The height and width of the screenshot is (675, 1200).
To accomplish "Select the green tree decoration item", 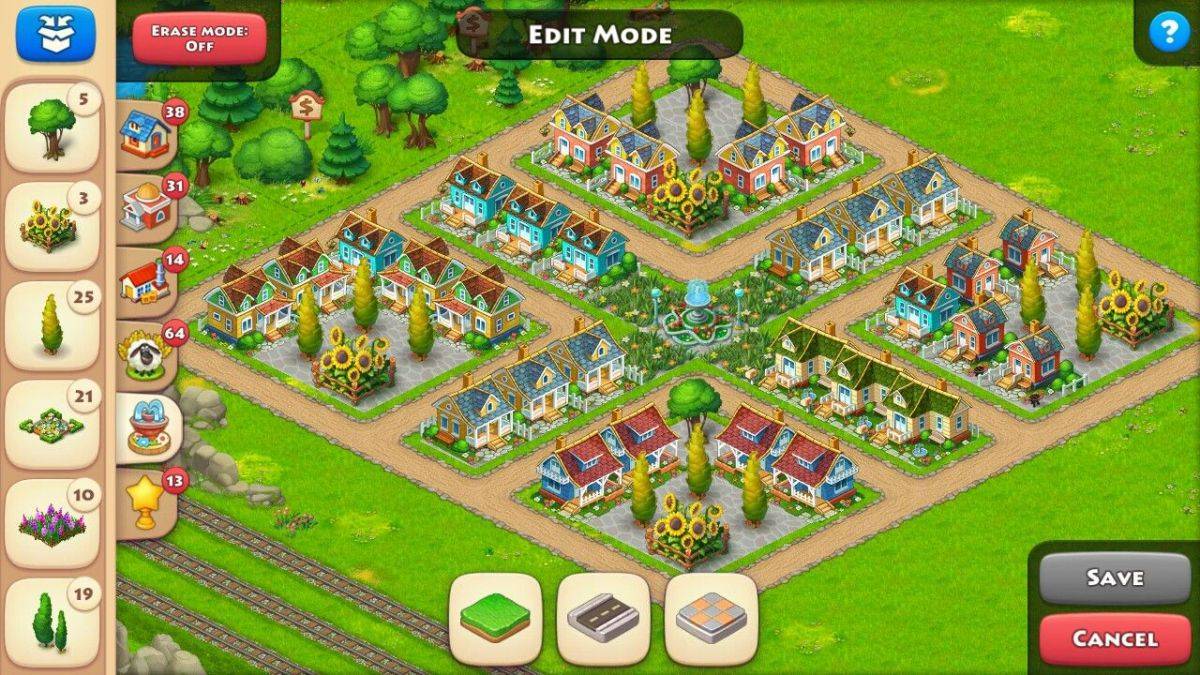I will tap(52, 127).
